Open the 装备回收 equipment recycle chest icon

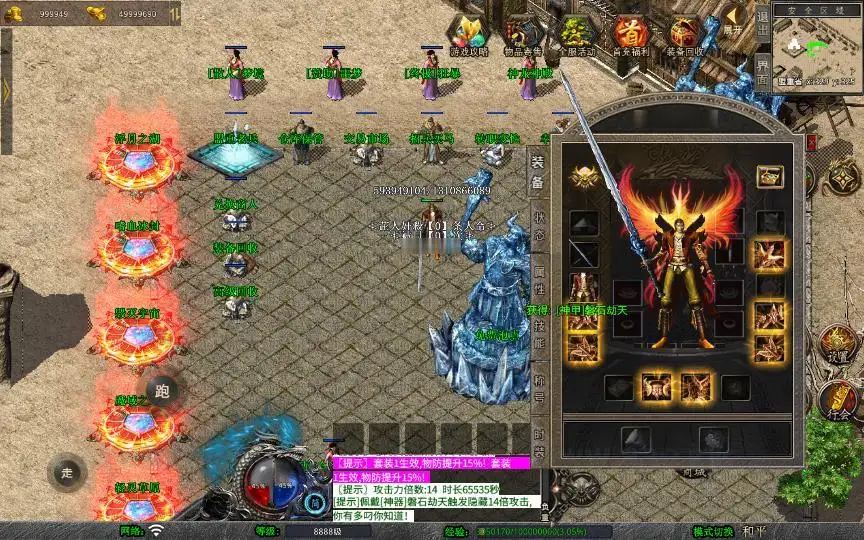pos(686,36)
